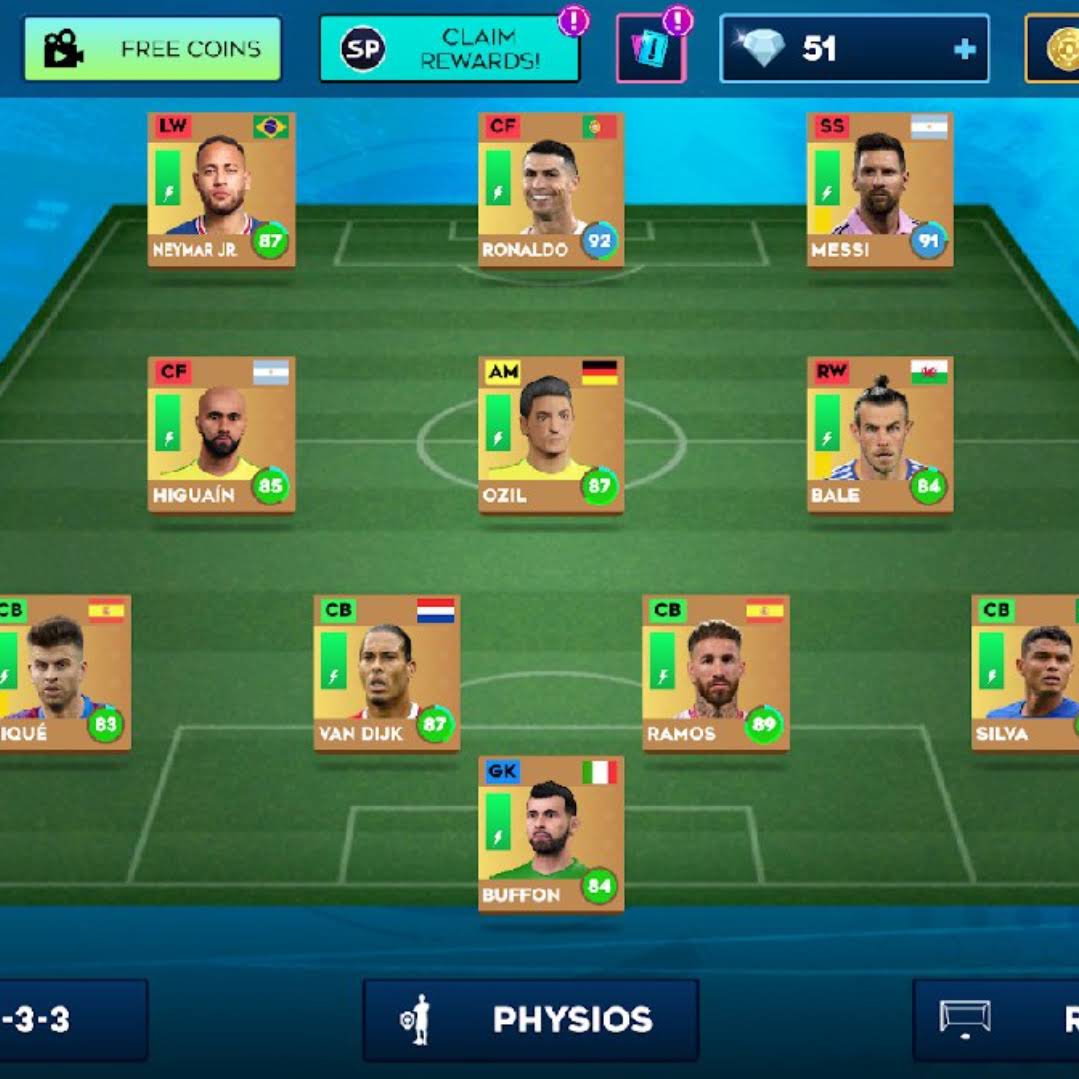Change the 3-3 formation button
1079x1079 pixels.
click(72, 1020)
